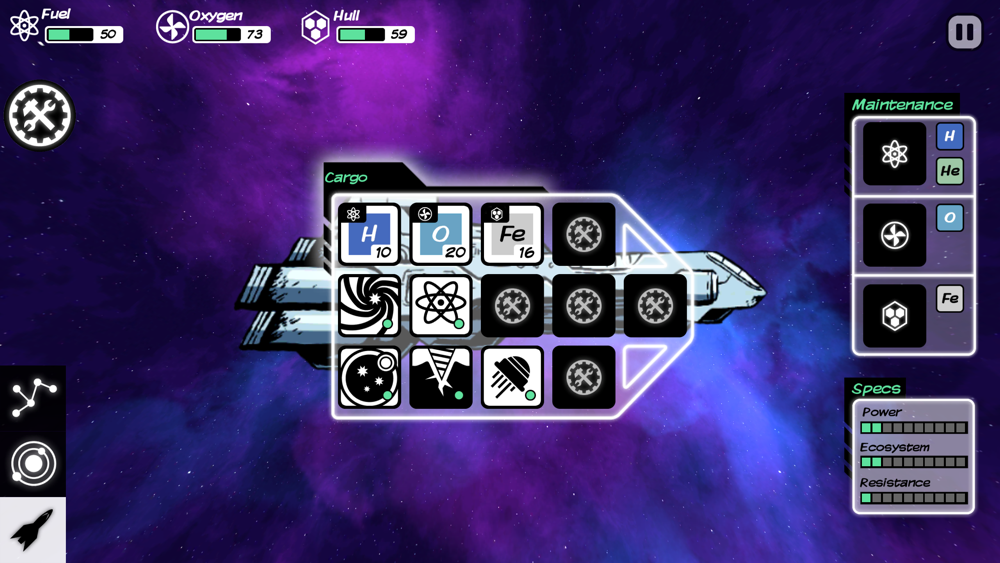Switch to the star map nodes tab
This screenshot has height=563, width=1000.
(x=33, y=398)
